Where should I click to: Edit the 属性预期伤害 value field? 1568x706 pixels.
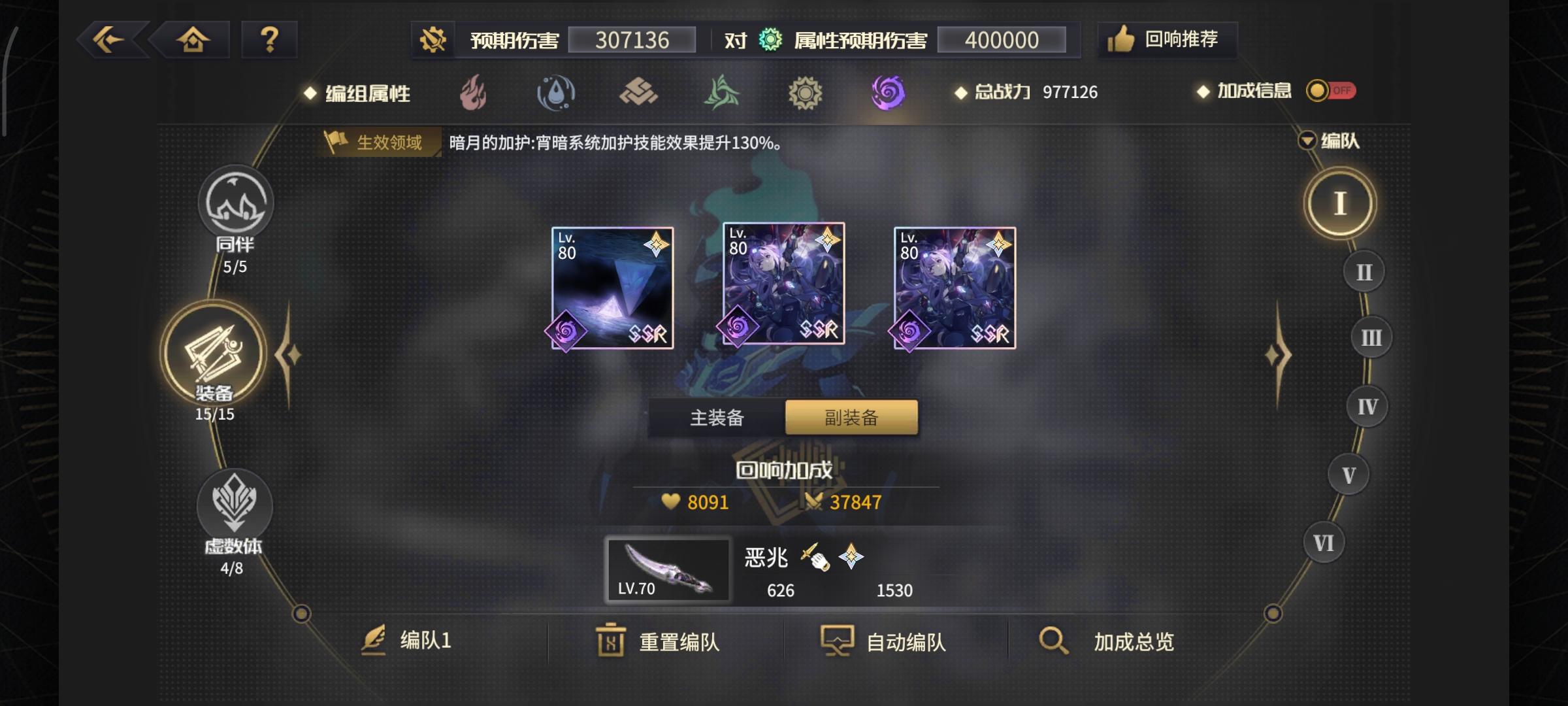click(1002, 39)
